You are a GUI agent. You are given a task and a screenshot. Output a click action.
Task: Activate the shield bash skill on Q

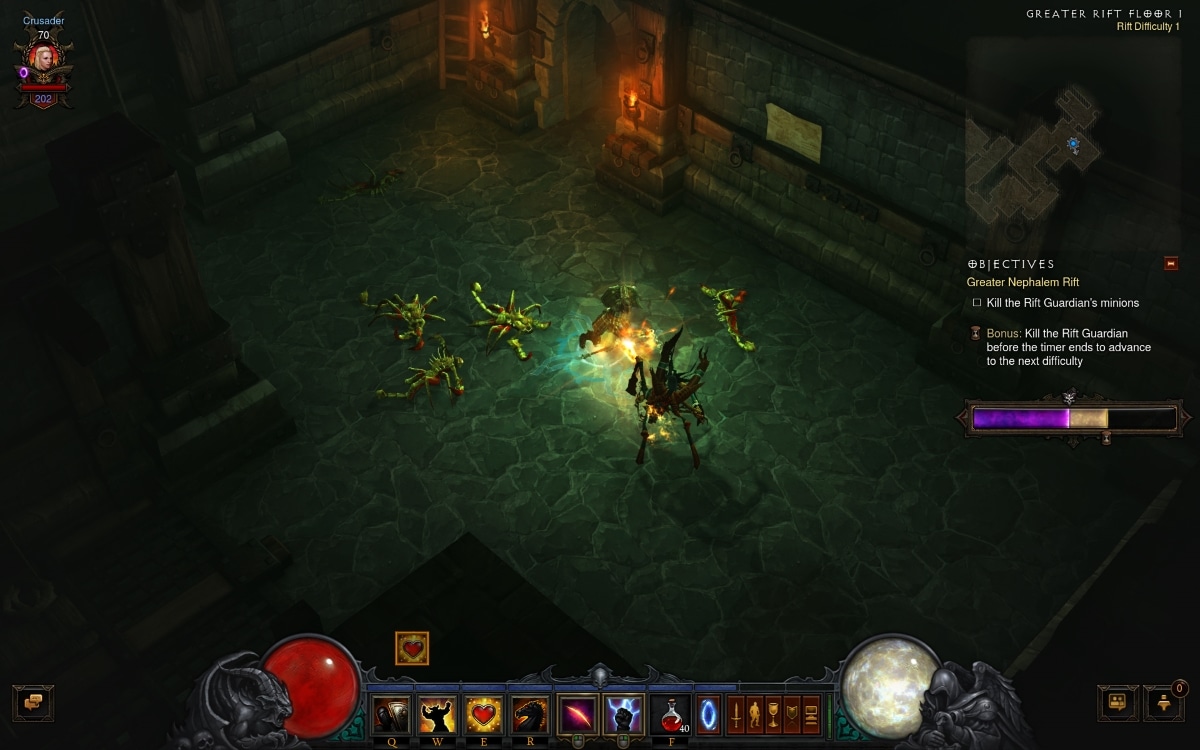pyautogui.click(x=391, y=715)
